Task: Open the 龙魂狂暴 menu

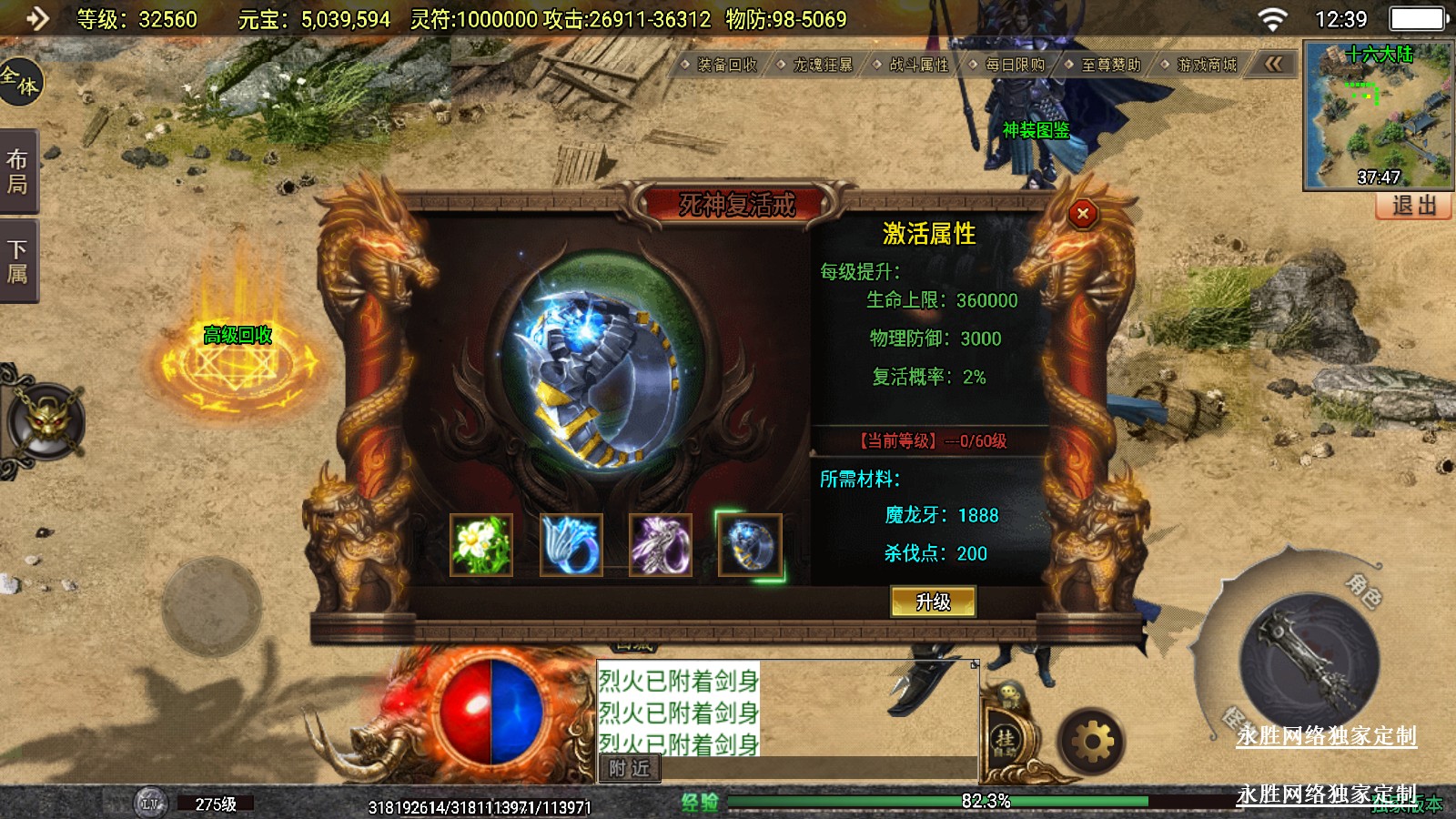Action: click(822, 65)
